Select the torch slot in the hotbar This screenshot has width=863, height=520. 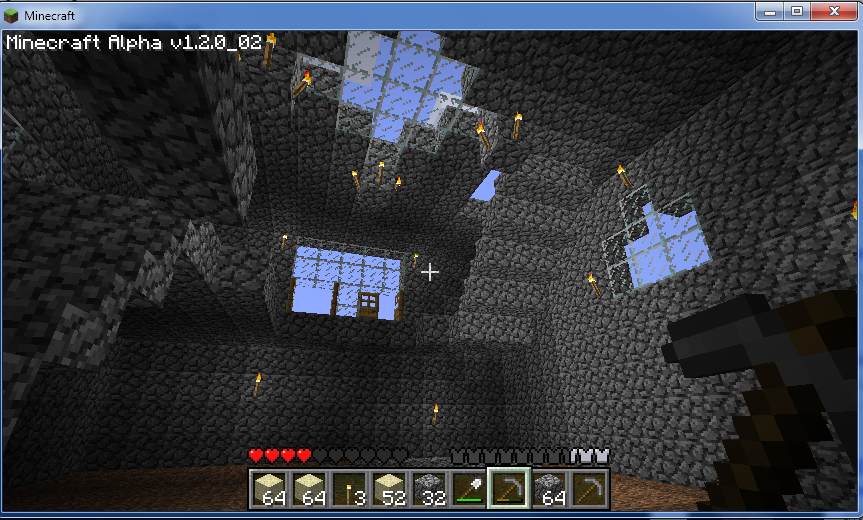[x=348, y=488]
